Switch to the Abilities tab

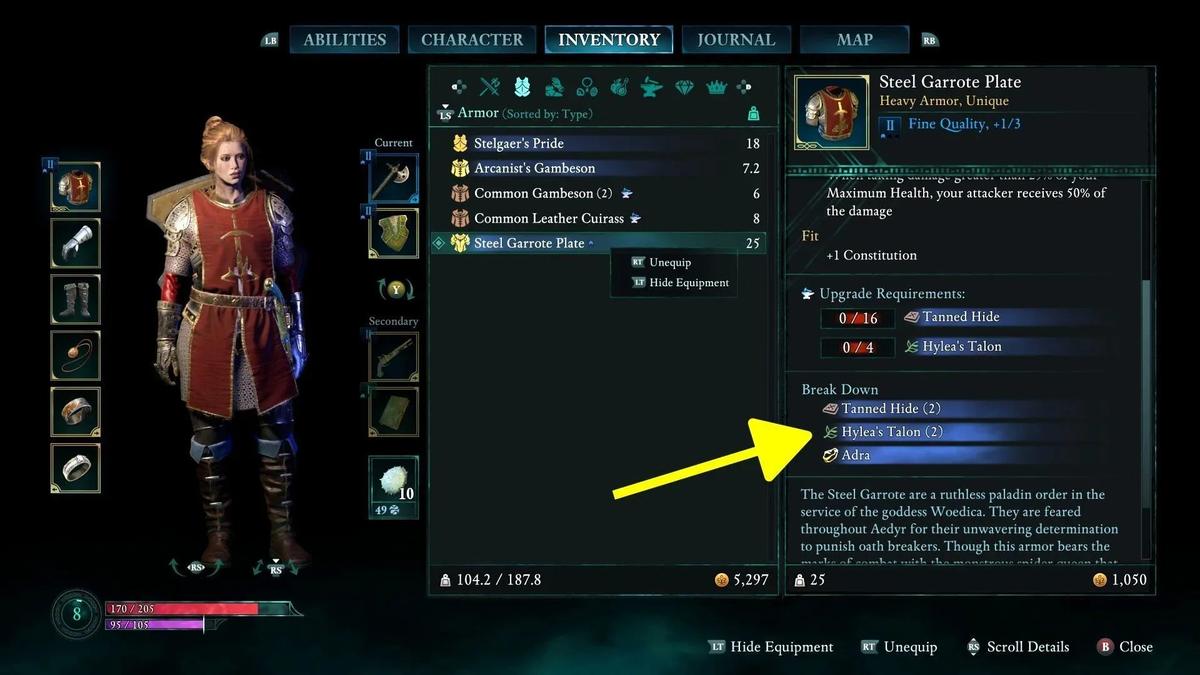pos(344,40)
